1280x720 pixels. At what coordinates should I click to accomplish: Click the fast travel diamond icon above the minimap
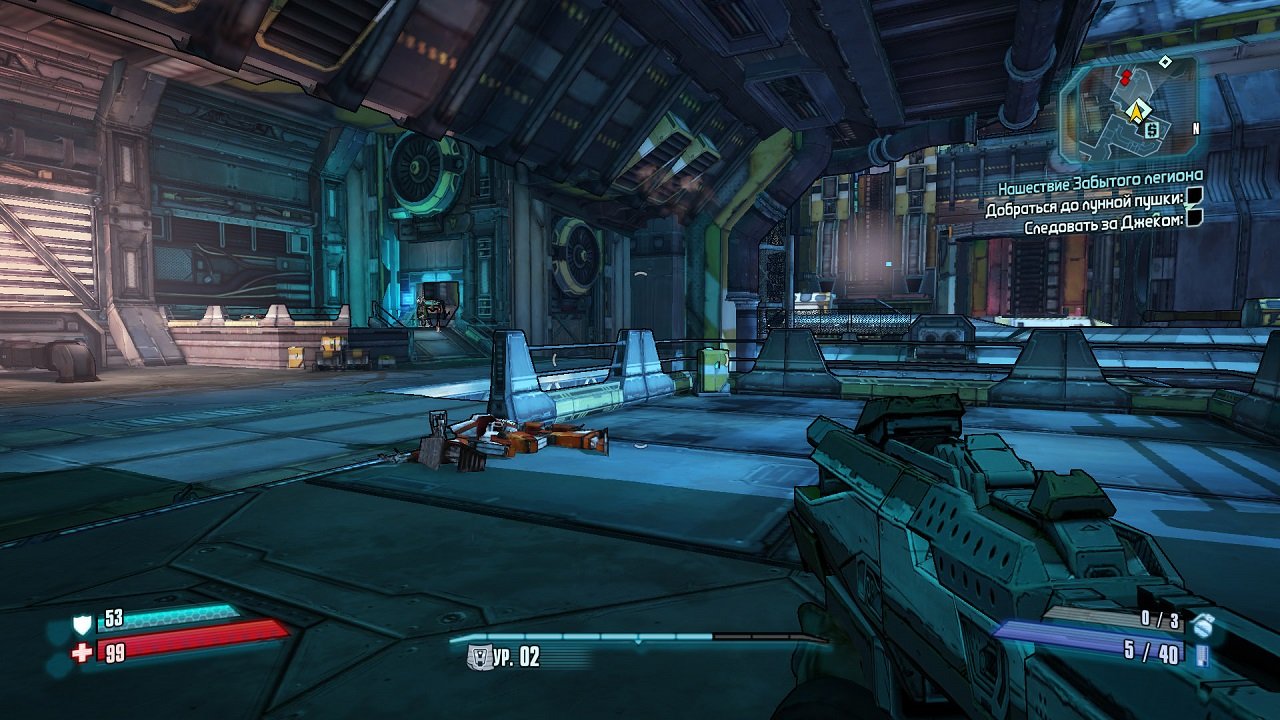1165,61
